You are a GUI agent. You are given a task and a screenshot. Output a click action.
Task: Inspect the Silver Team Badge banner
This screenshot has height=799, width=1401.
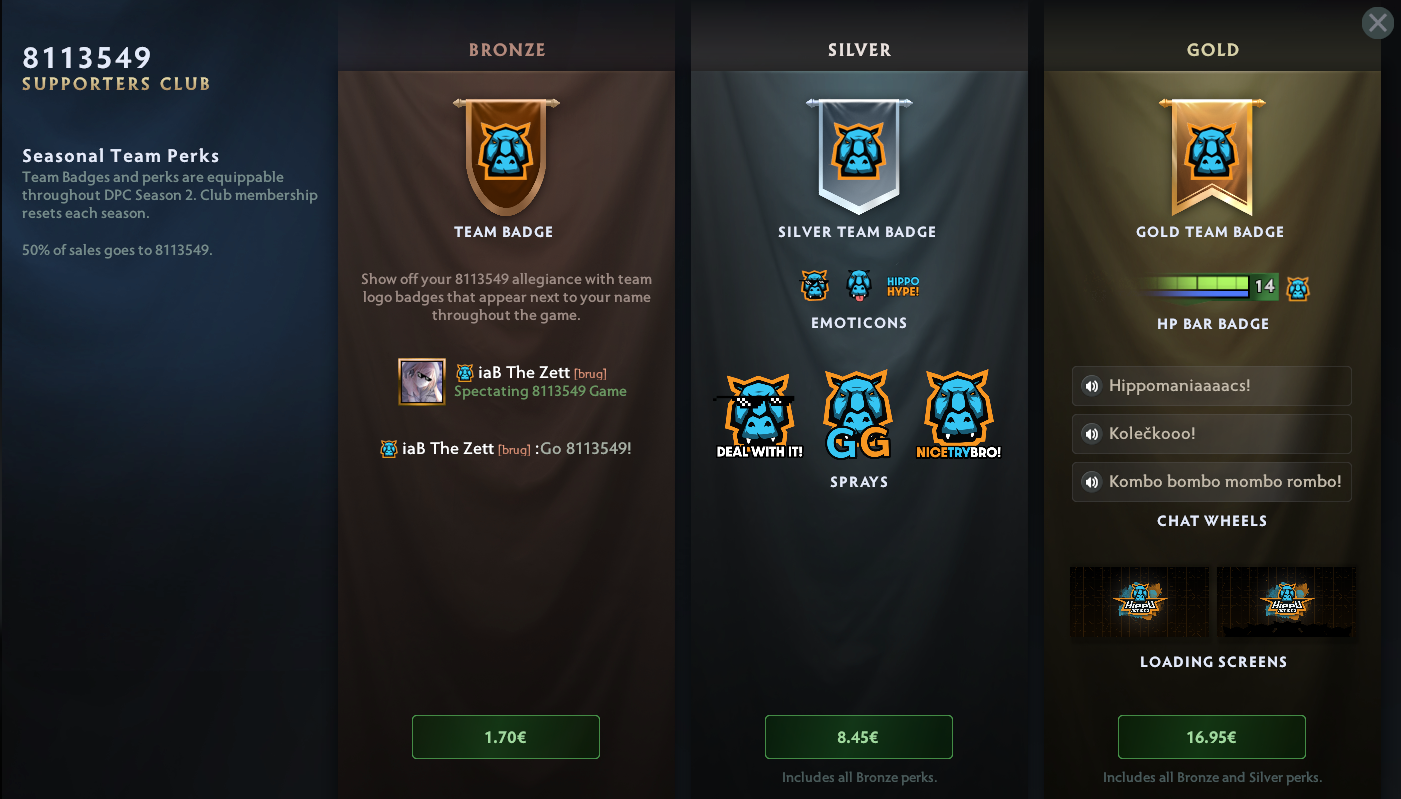pos(858,155)
